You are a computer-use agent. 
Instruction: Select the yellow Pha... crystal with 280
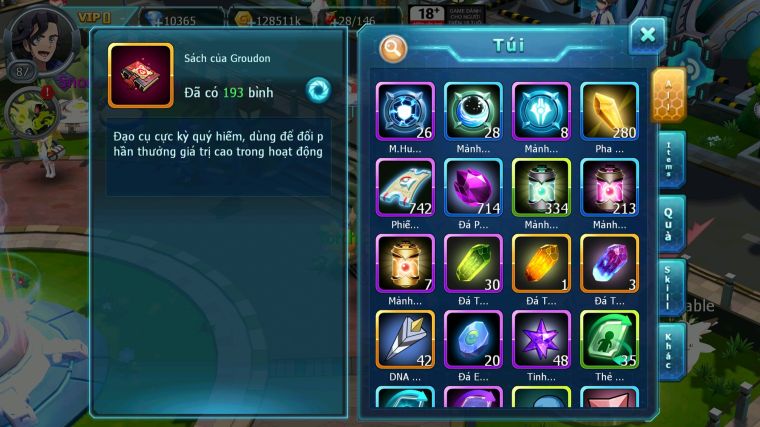(x=609, y=110)
